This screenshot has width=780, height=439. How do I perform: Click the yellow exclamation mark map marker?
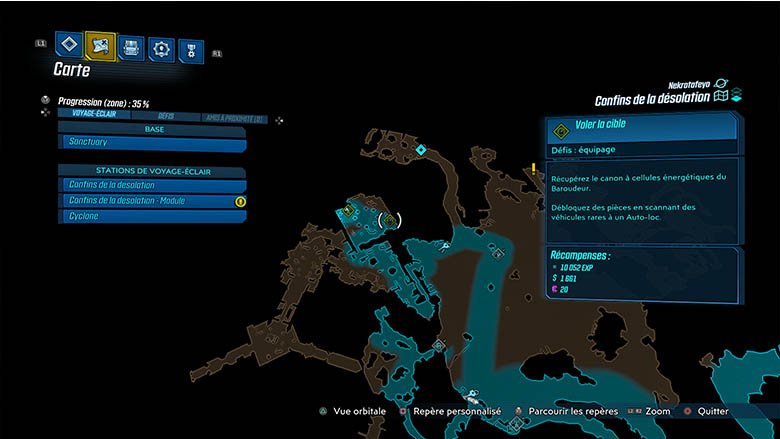pos(534,170)
